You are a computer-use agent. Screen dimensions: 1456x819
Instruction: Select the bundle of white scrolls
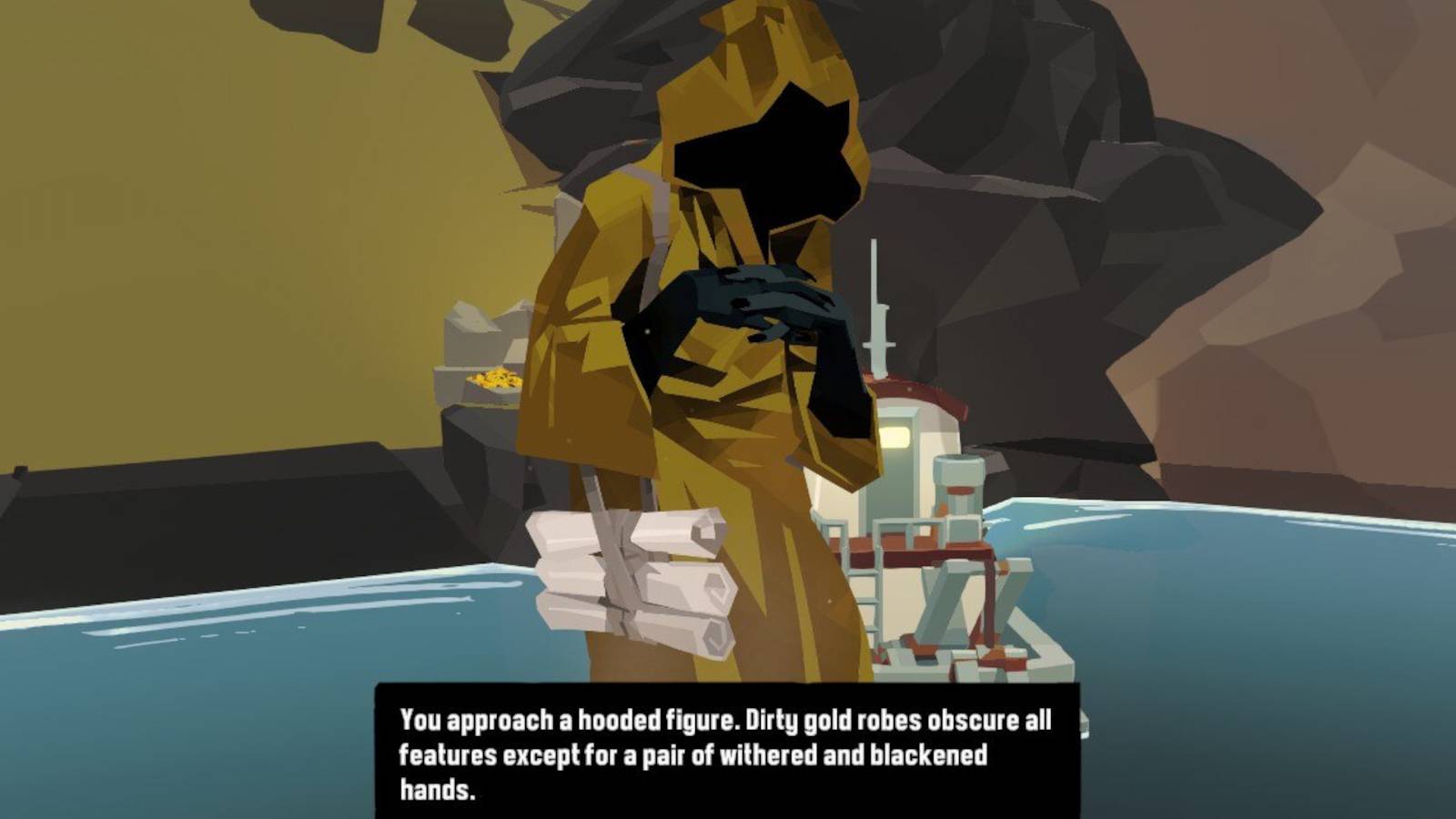click(637, 573)
